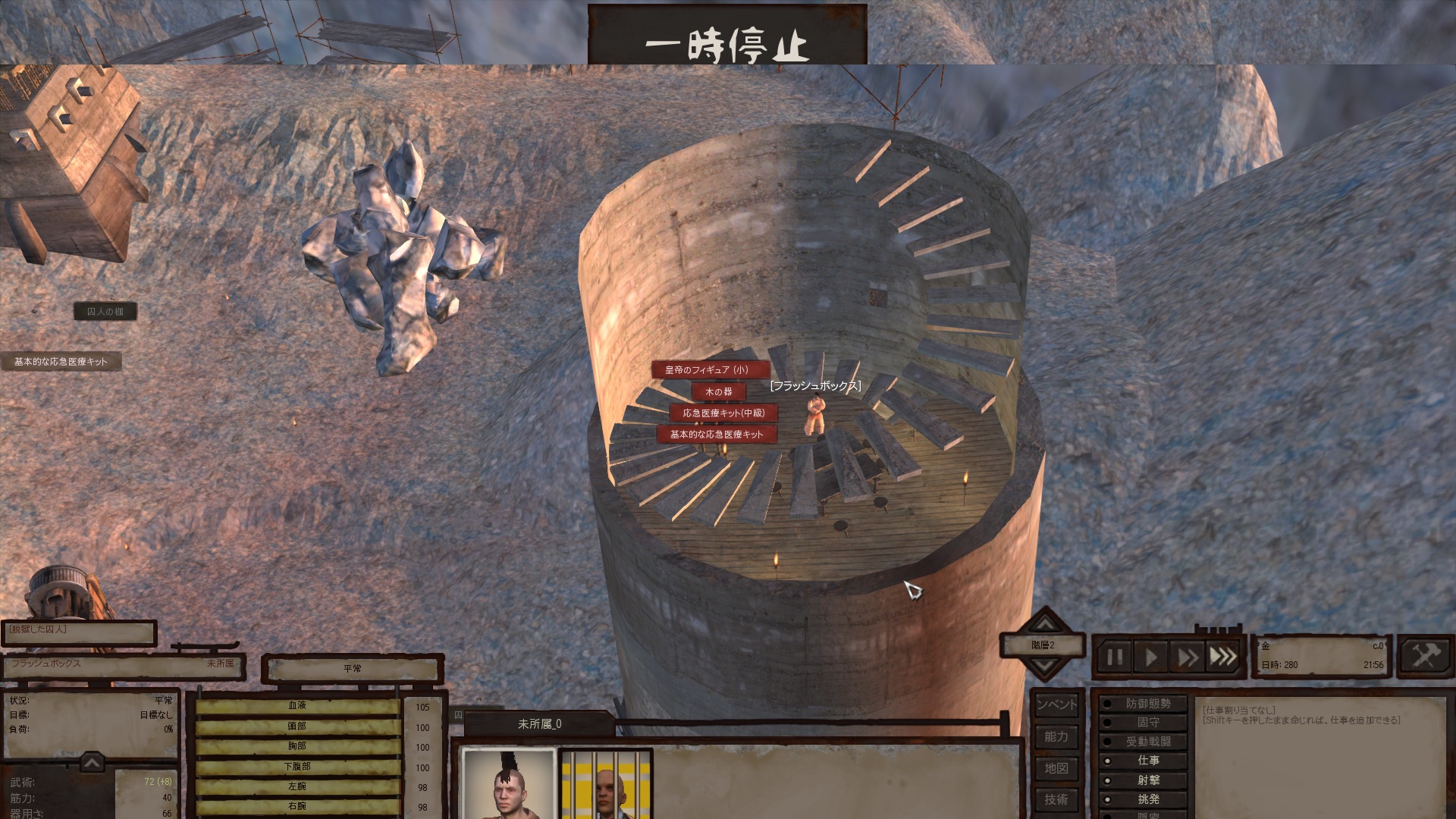Open the 技術 tech screen
The width and height of the screenshot is (1456, 819).
click(x=1056, y=799)
